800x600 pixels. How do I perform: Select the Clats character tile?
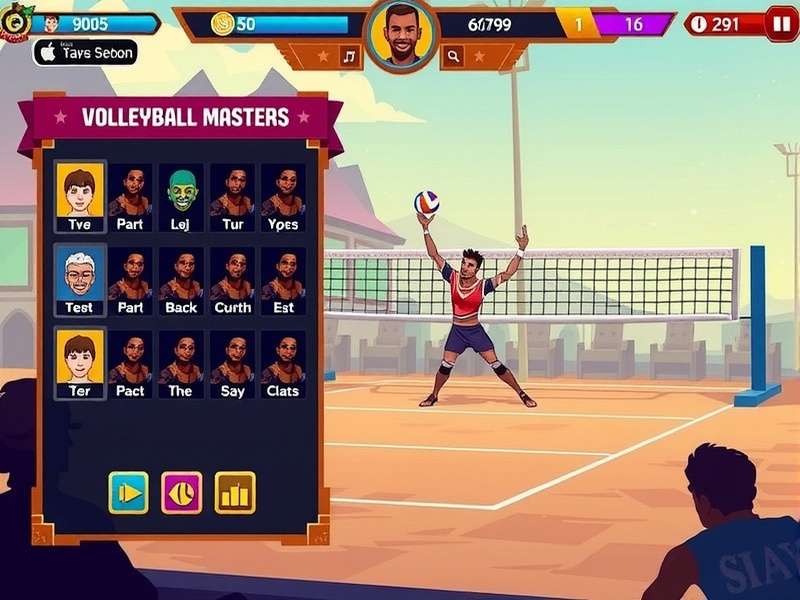[283, 364]
